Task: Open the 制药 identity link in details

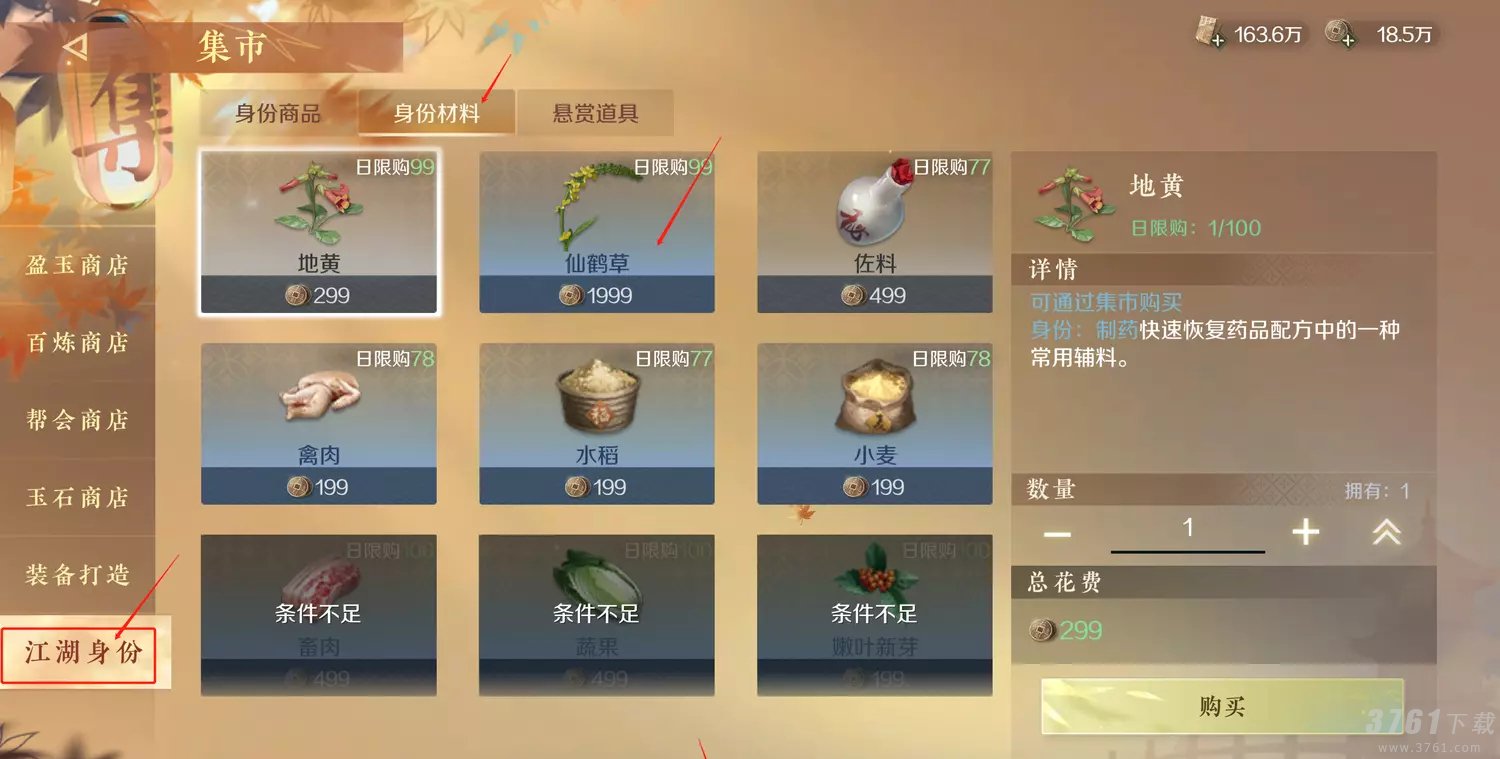Action: [1120, 329]
